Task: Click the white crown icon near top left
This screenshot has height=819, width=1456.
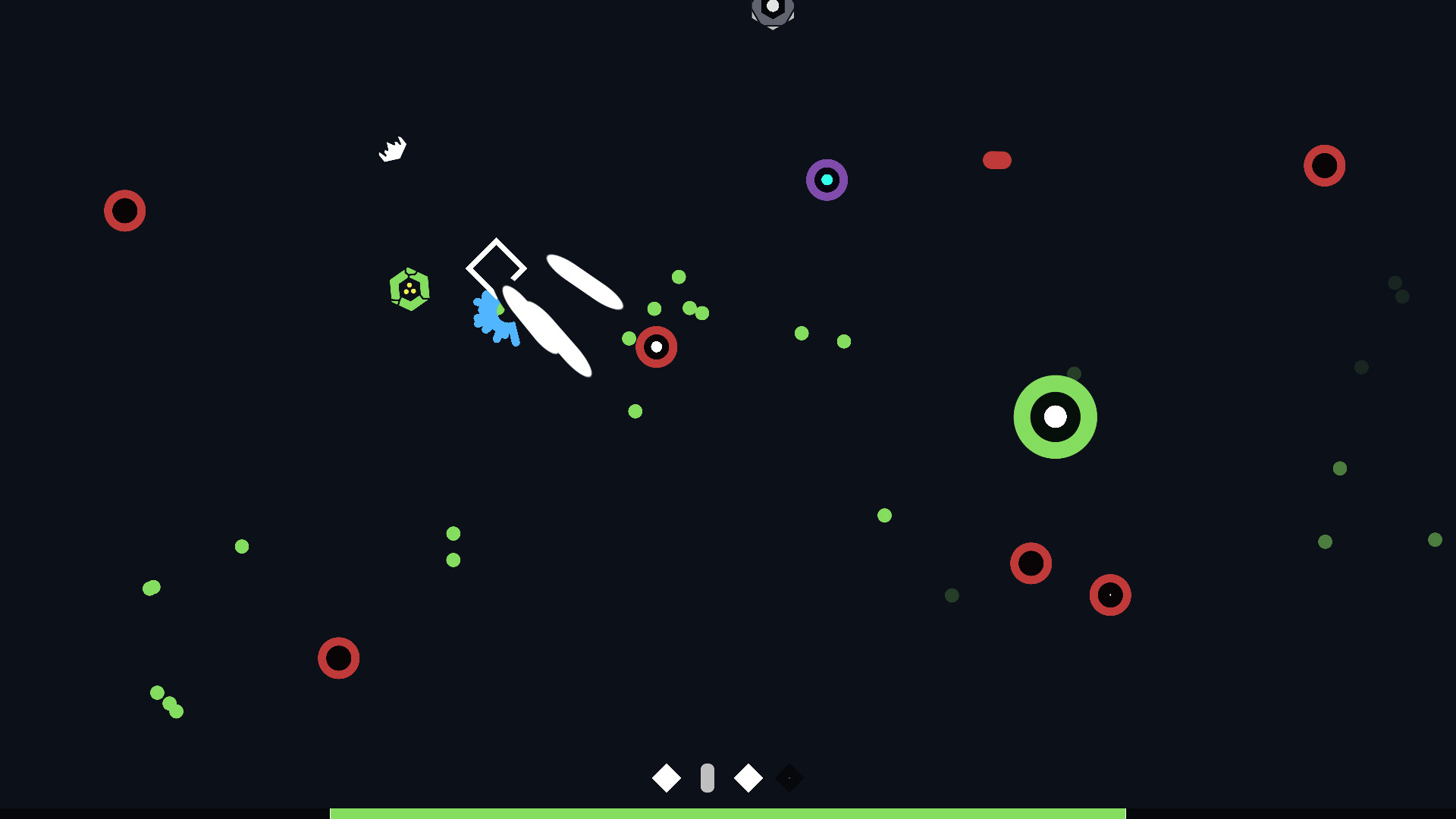Action: pyautogui.click(x=392, y=149)
